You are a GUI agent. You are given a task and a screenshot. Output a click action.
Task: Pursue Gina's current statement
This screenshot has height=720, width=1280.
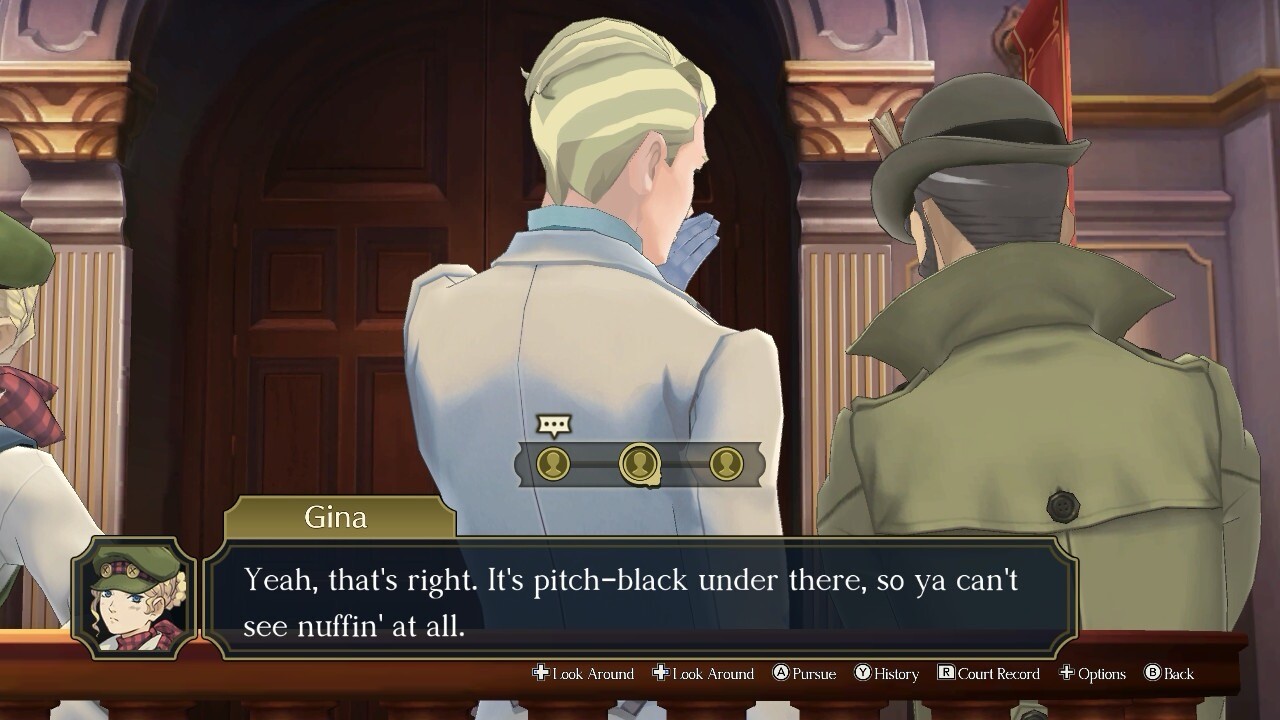click(x=804, y=674)
